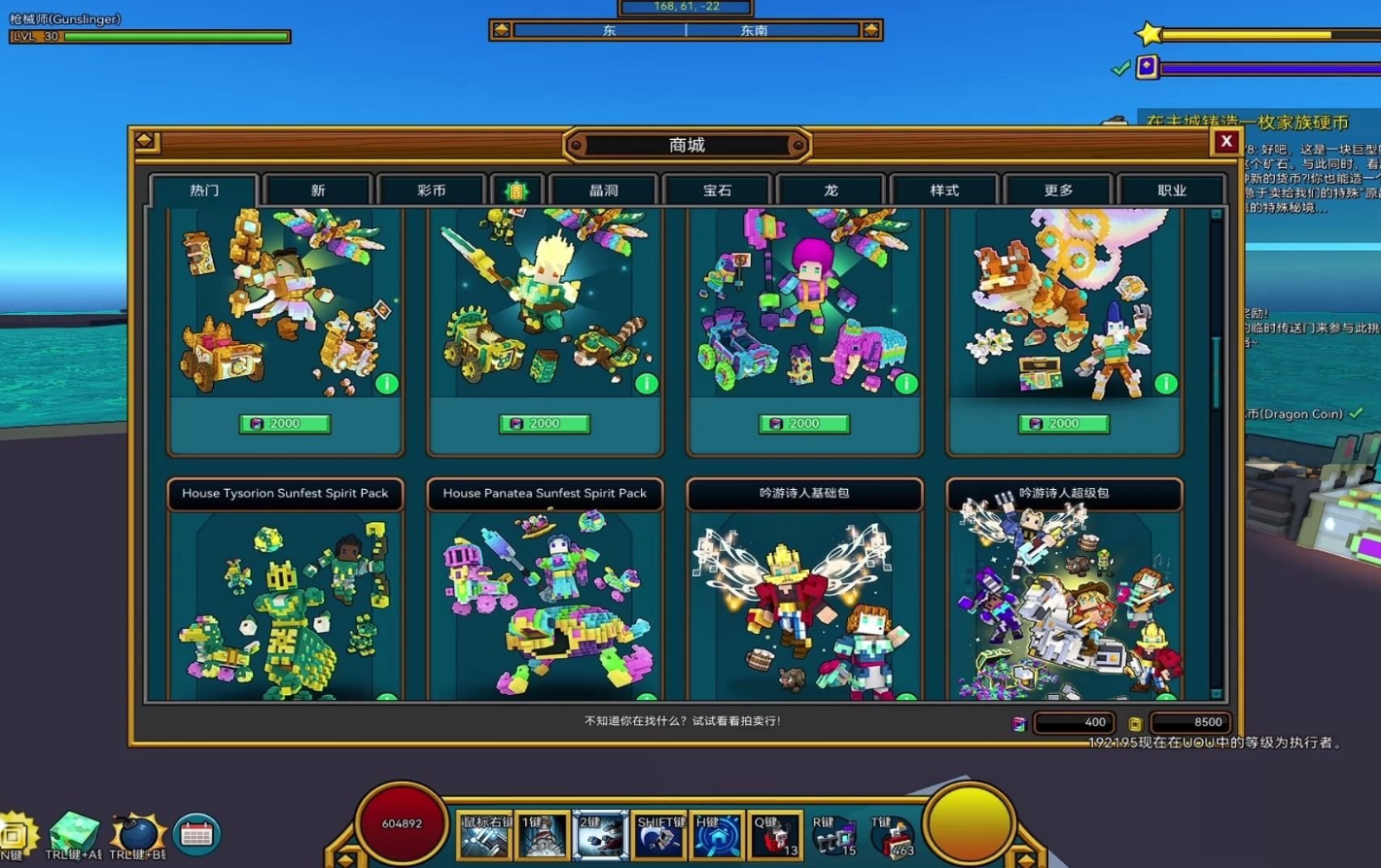Switch to the 宝石 tab
Image resolution: width=1381 pixels, height=868 pixels.
[718, 191]
